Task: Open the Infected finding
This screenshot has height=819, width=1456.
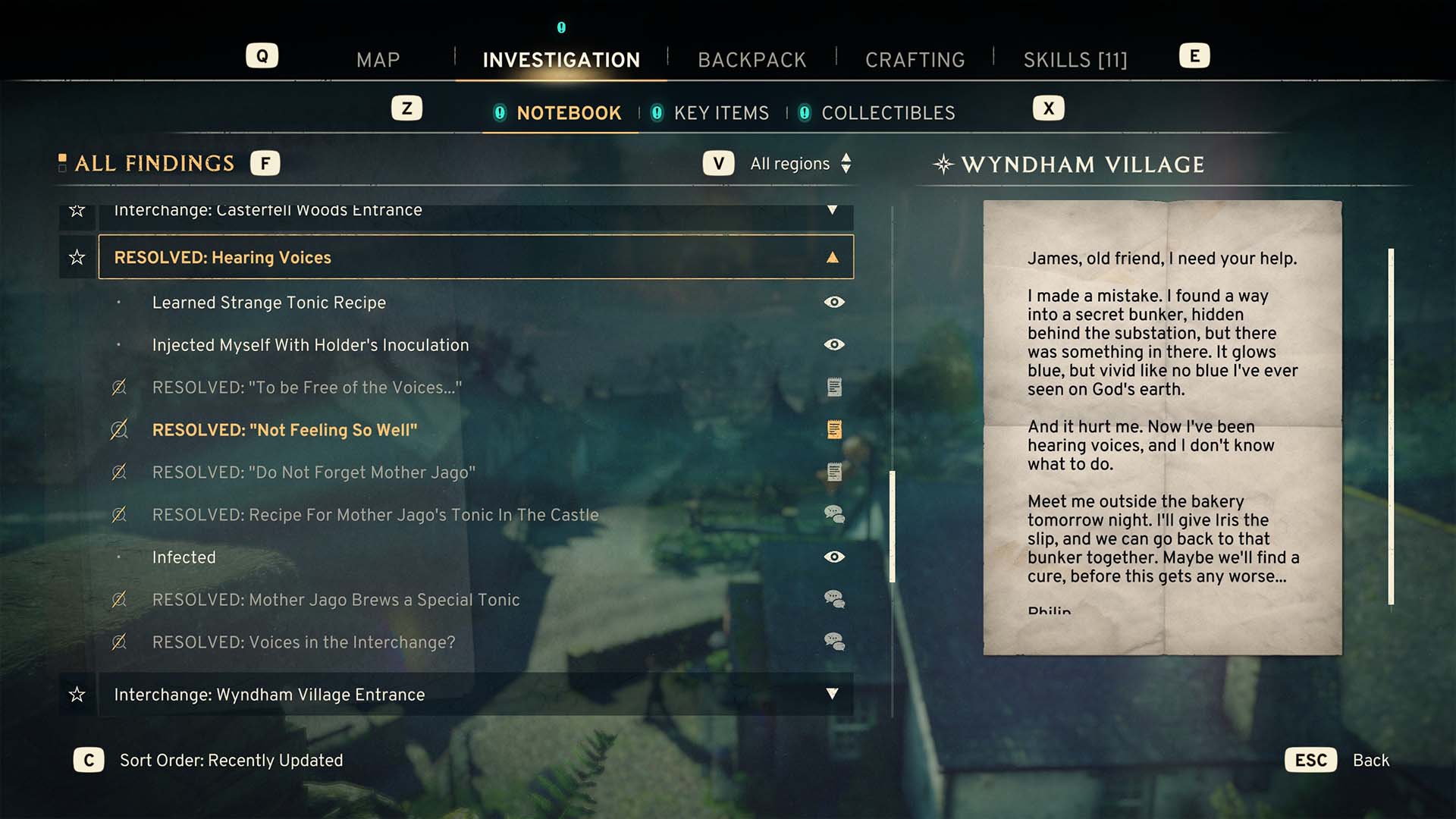Action: (x=184, y=557)
